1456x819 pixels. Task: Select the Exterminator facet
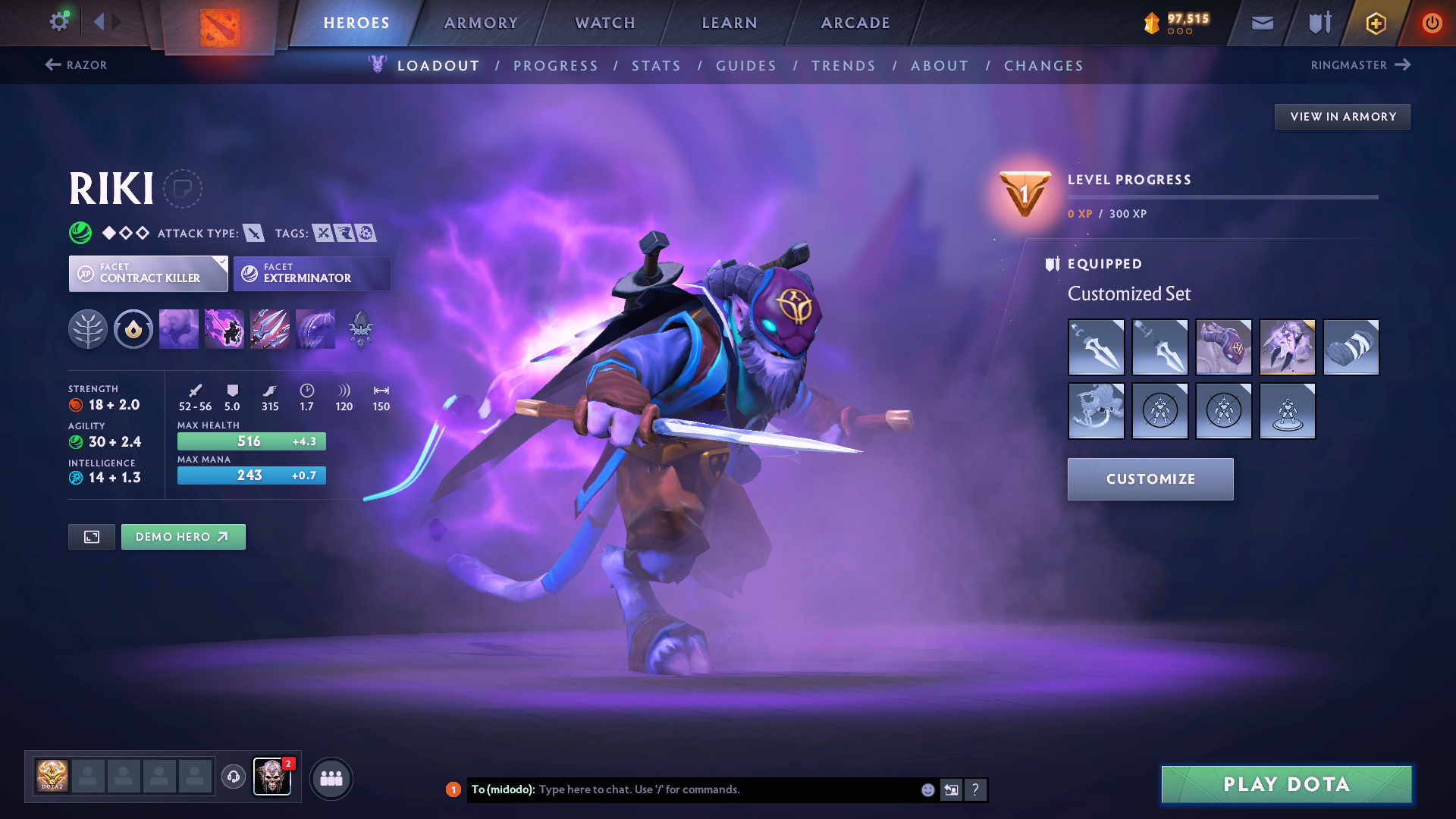click(312, 274)
